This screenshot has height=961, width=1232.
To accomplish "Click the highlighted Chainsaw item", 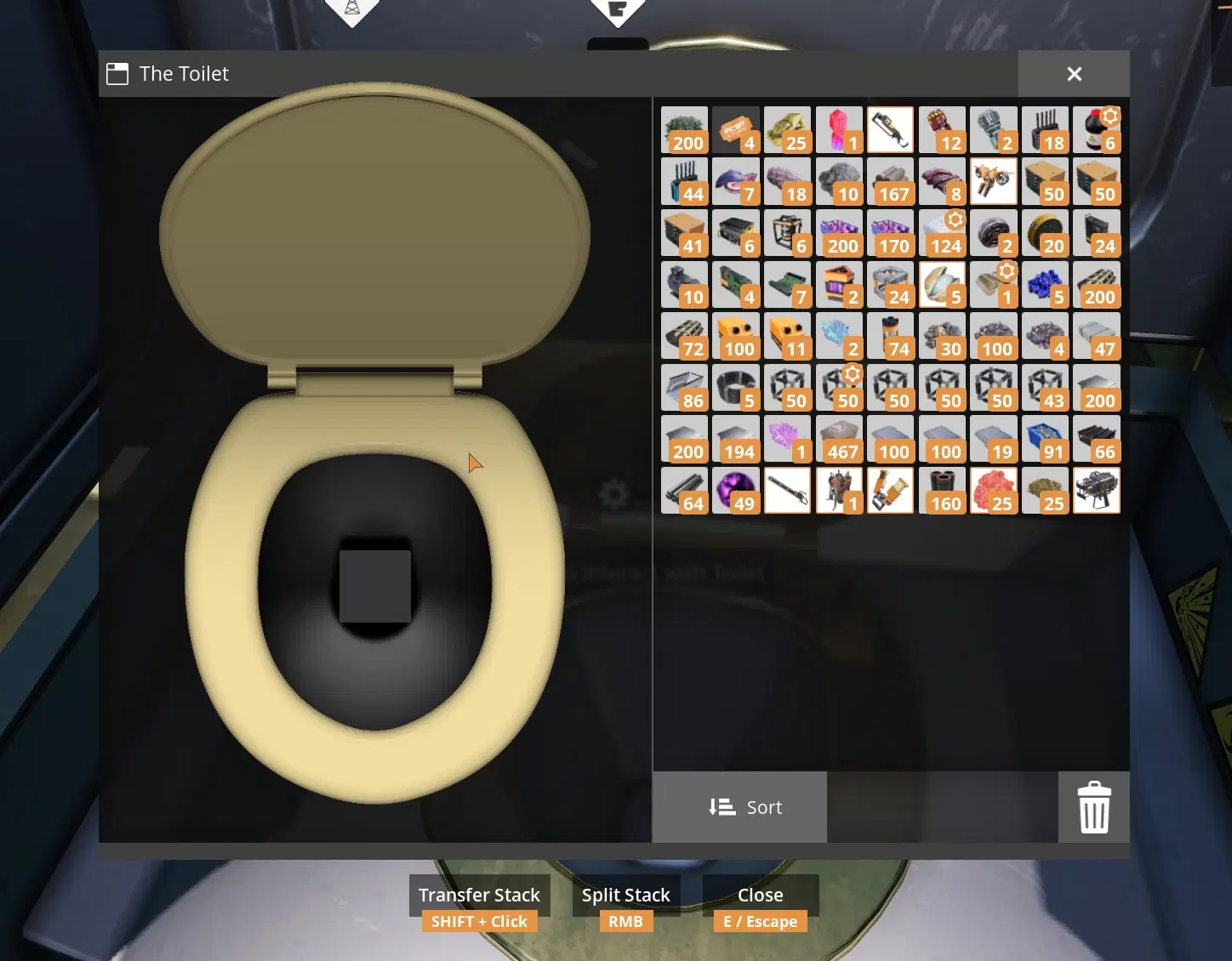I will pos(890,129).
